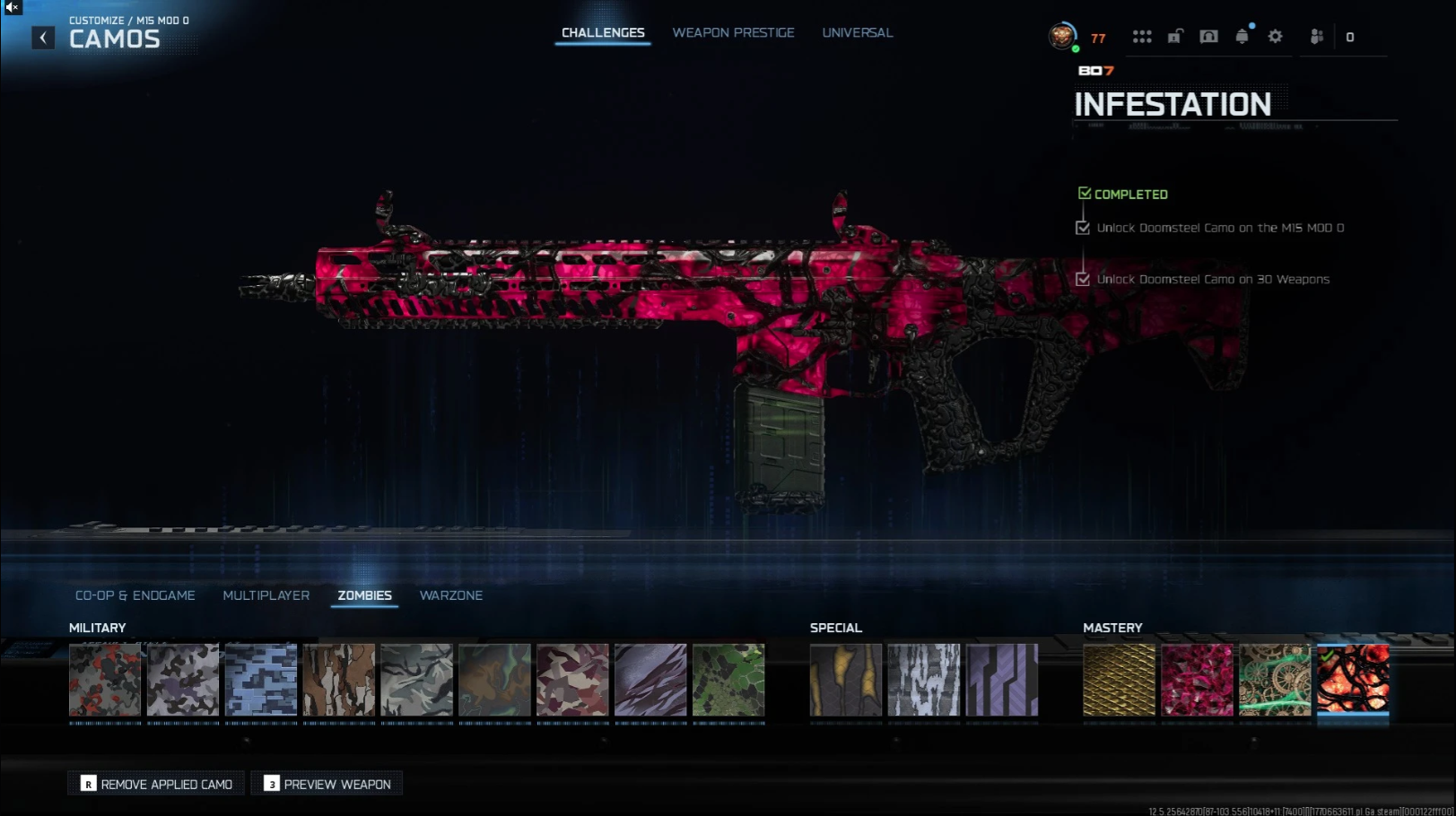The height and width of the screenshot is (816, 1456).
Task: Select the Zombies camo category
Action: coord(364,595)
